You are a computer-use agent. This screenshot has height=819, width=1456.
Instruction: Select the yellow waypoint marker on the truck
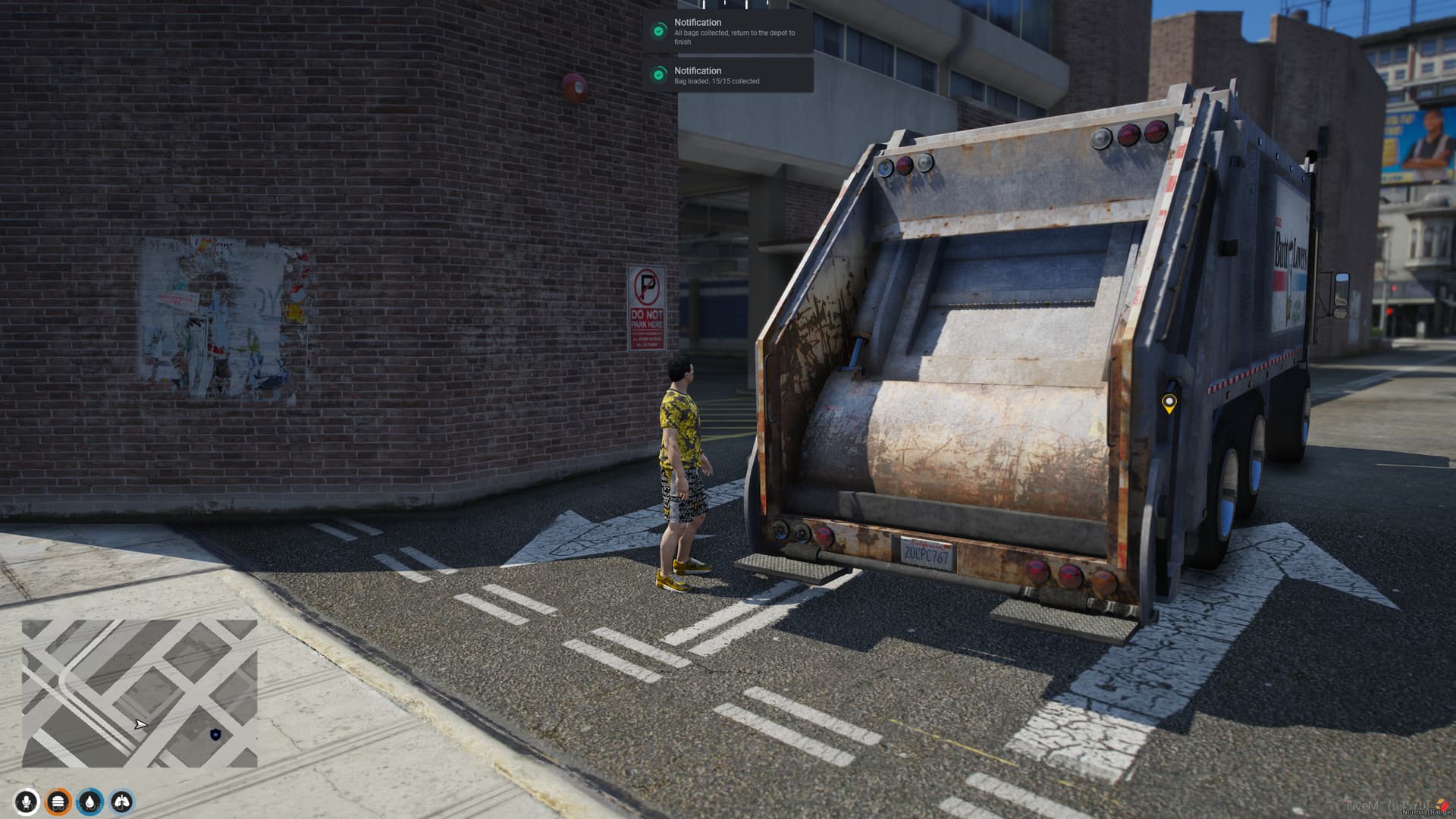(1169, 403)
